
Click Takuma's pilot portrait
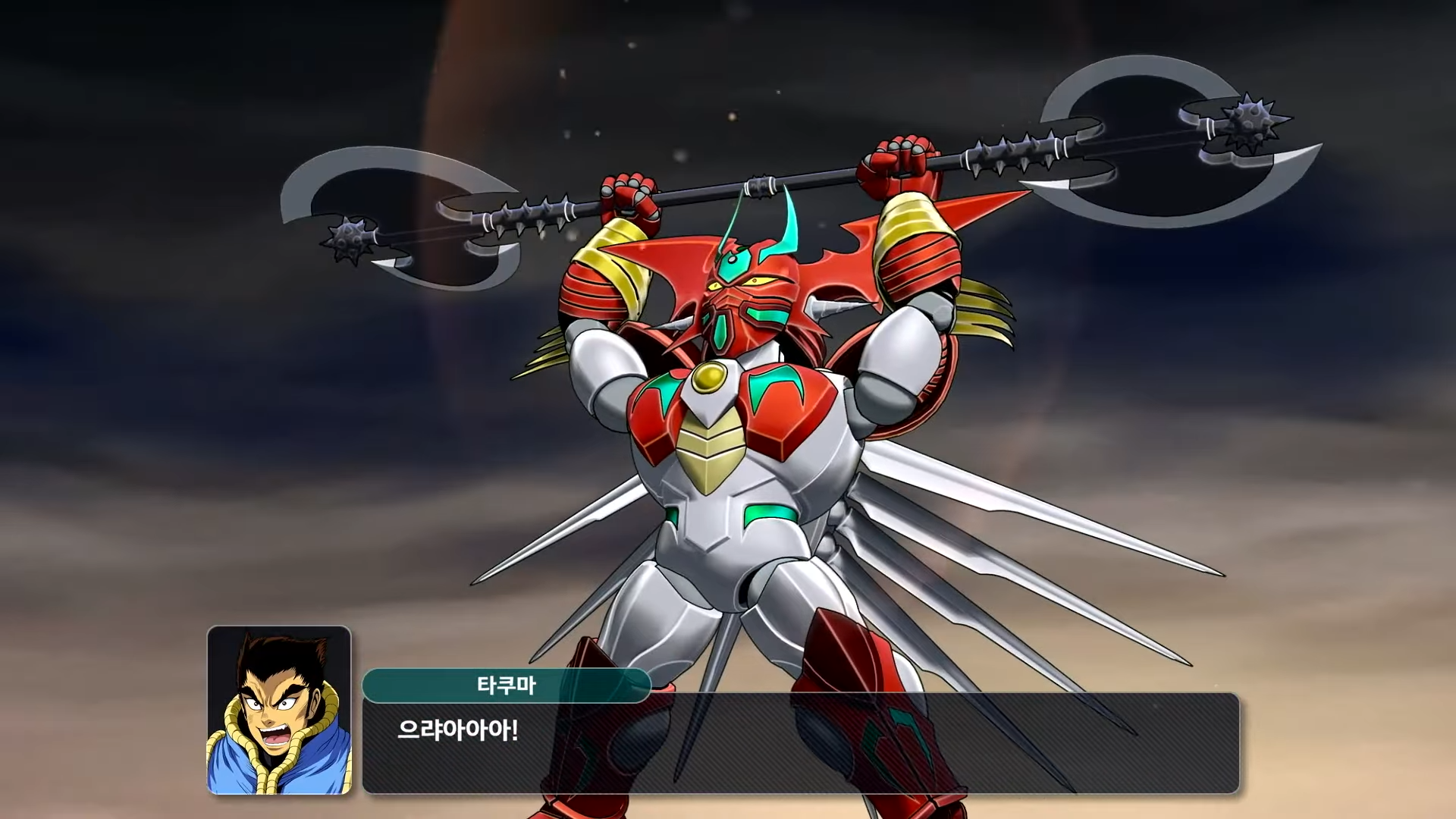coord(279,710)
